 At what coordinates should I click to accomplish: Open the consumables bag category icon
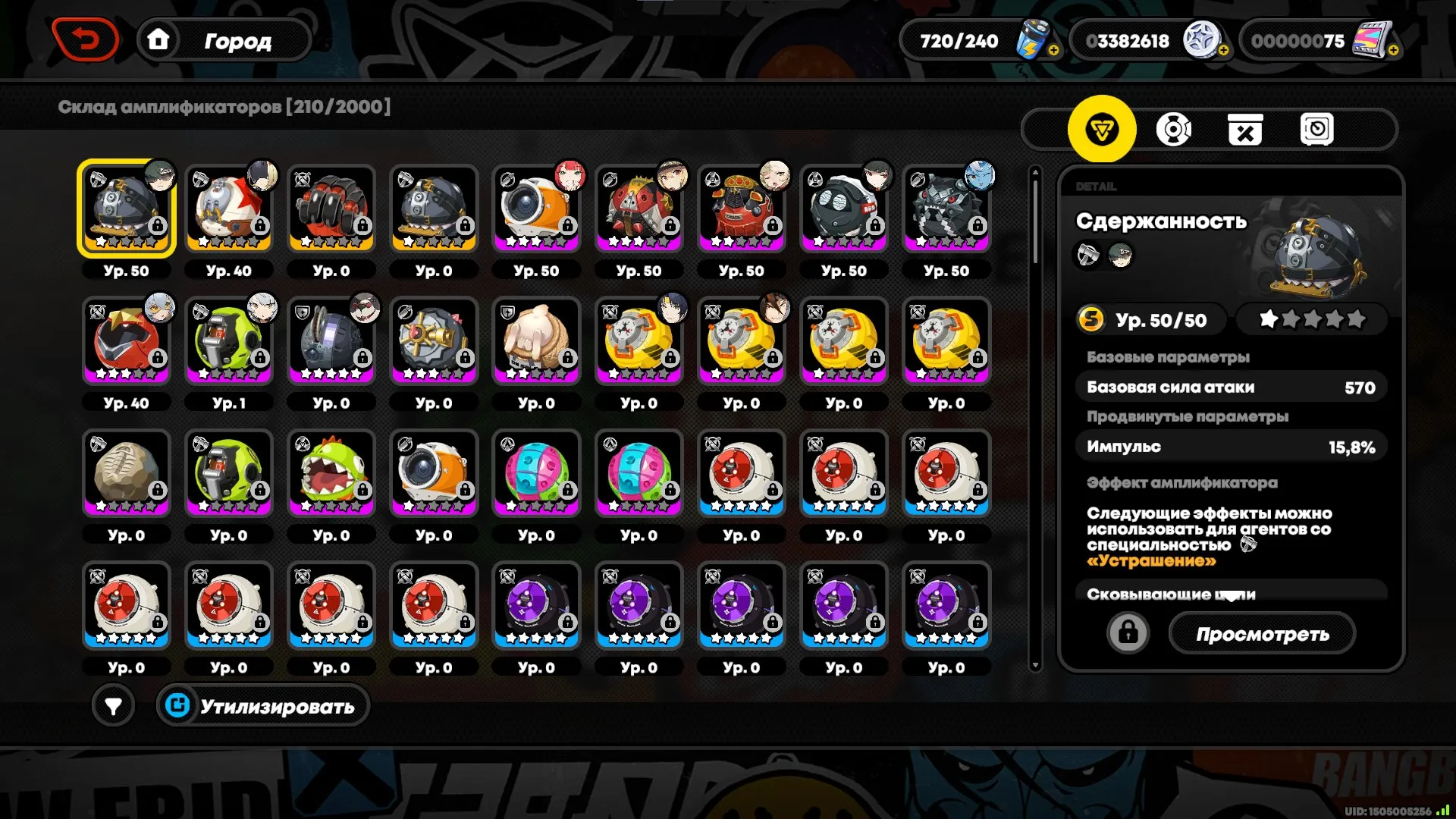point(1246,129)
